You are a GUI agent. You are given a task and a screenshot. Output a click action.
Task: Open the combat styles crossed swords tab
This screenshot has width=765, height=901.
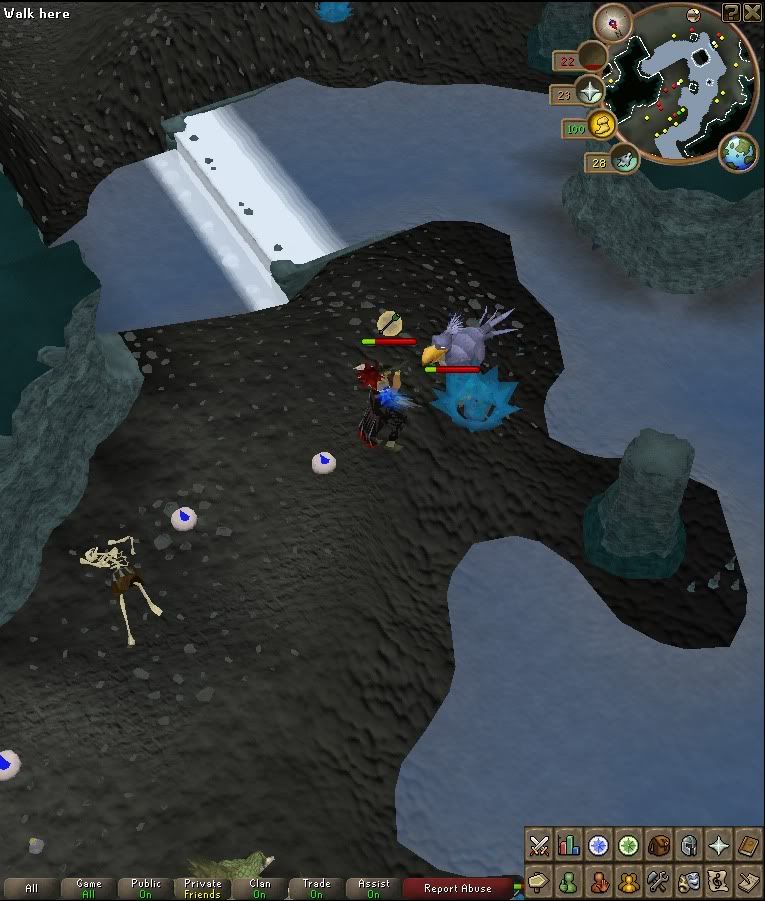coord(539,845)
